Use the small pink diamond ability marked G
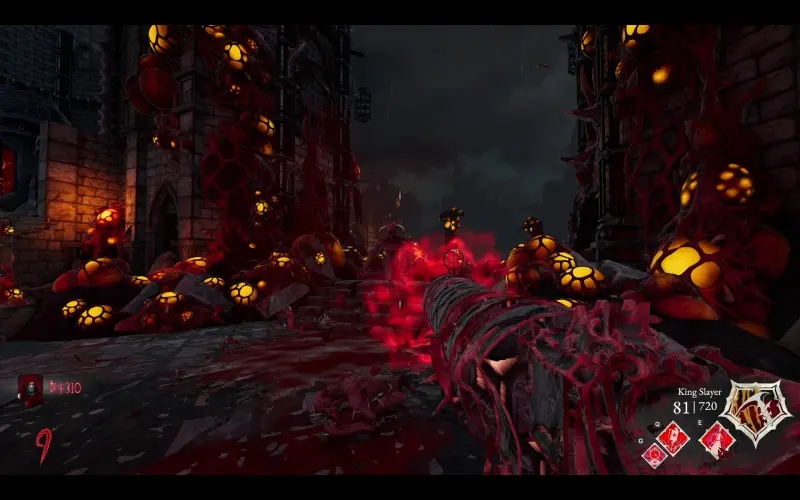Viewport: 800px width, 500px height. [655, 455]
